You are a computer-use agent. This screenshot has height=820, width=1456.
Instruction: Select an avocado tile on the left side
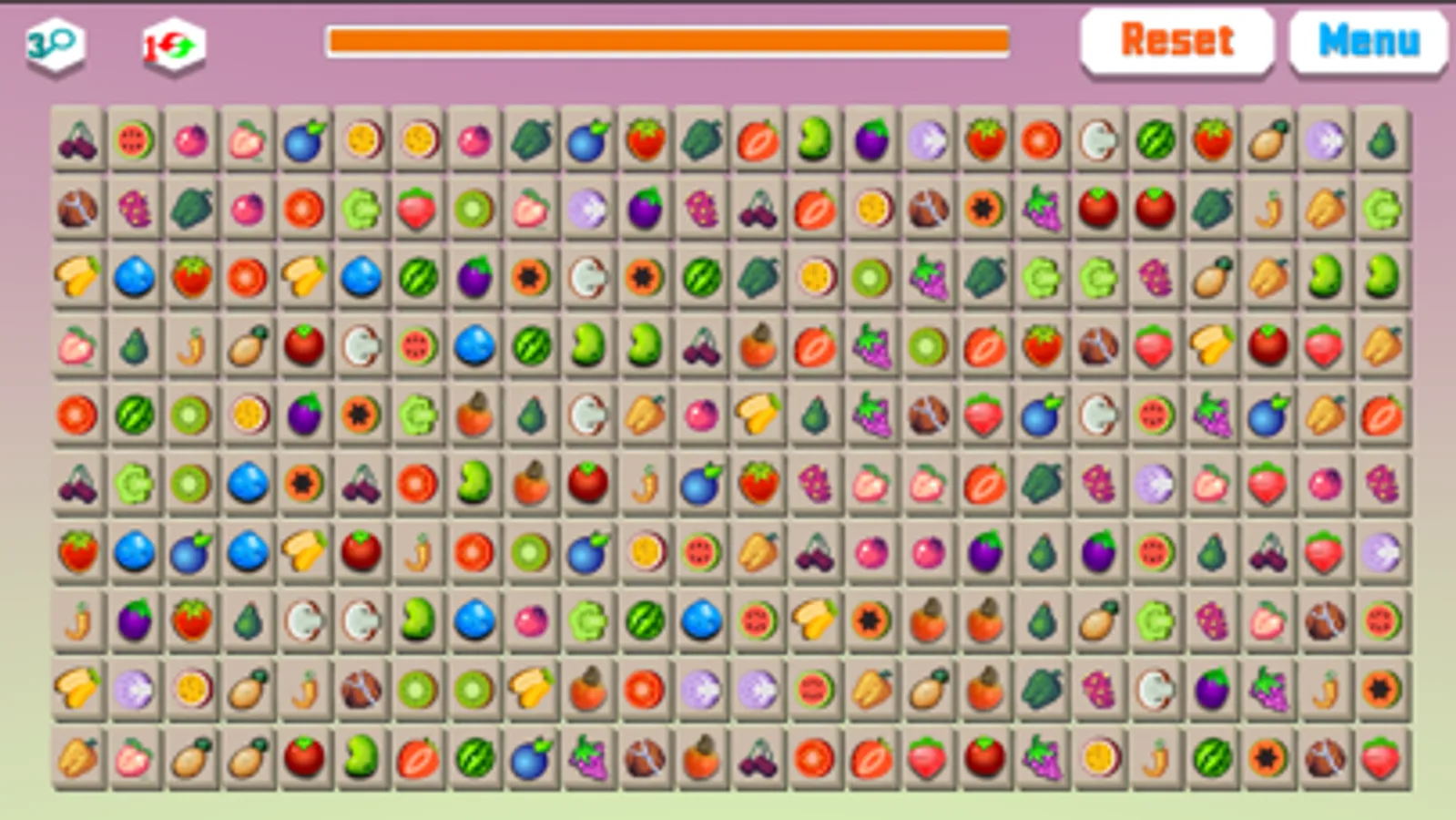[132, 346]
